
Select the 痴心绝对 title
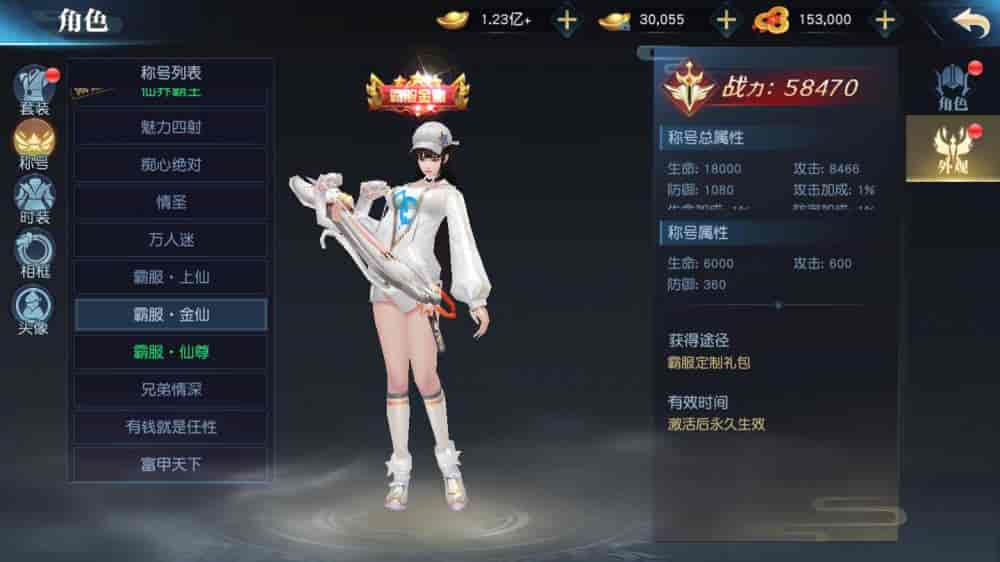[x=171, y=164]
